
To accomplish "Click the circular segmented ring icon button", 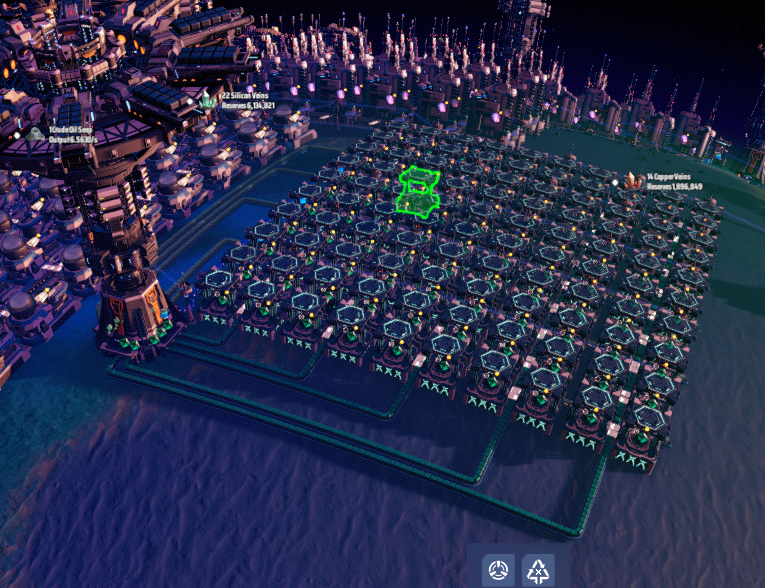I will pyautogui.click(x=498, y=571).
